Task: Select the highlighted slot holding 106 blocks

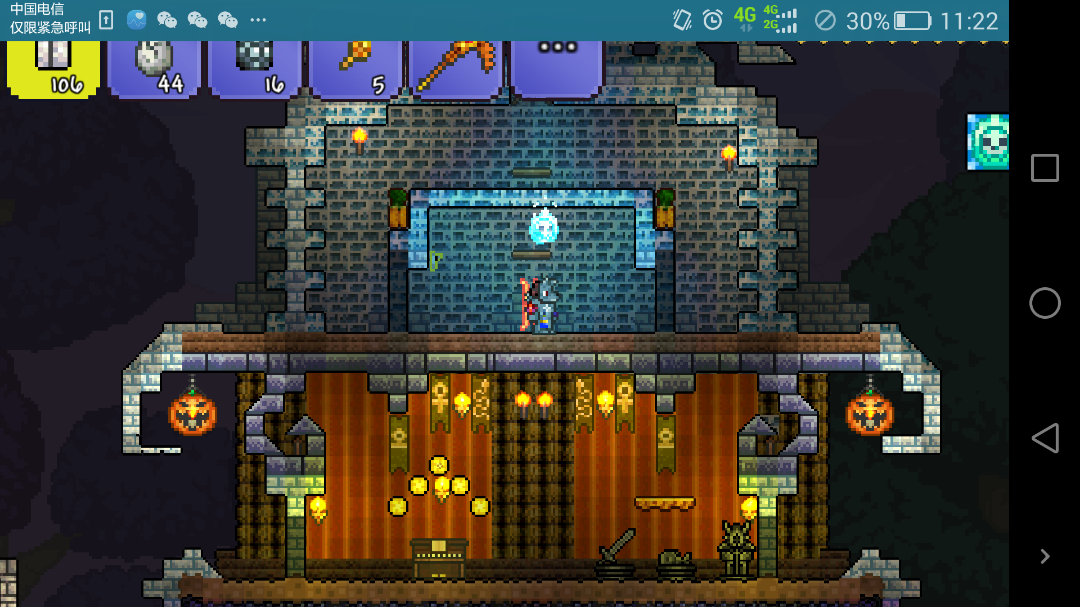Action: (54, 68)
